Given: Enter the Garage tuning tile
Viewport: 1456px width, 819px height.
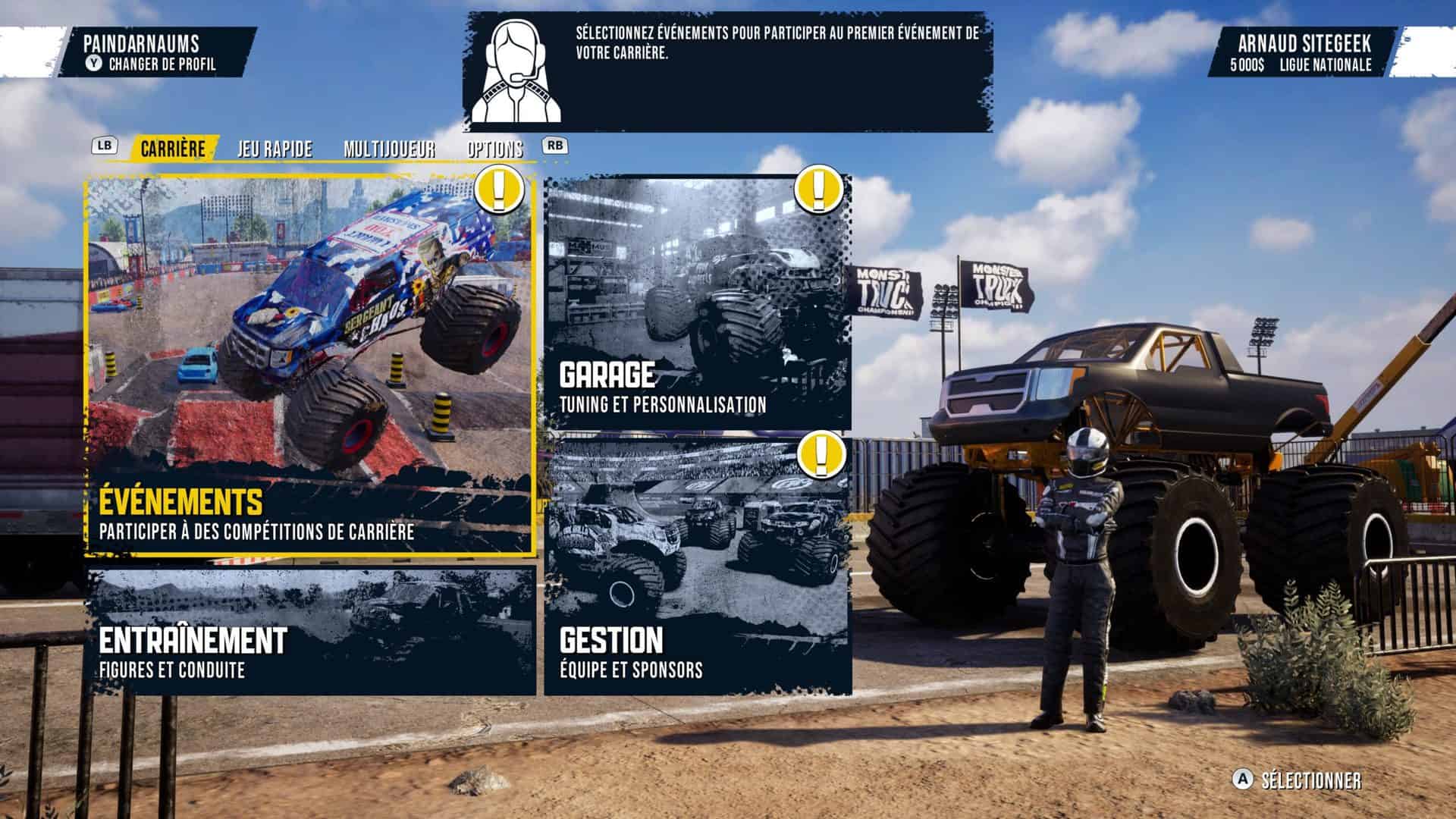Looking at the screenshot, I should [698, 303].
